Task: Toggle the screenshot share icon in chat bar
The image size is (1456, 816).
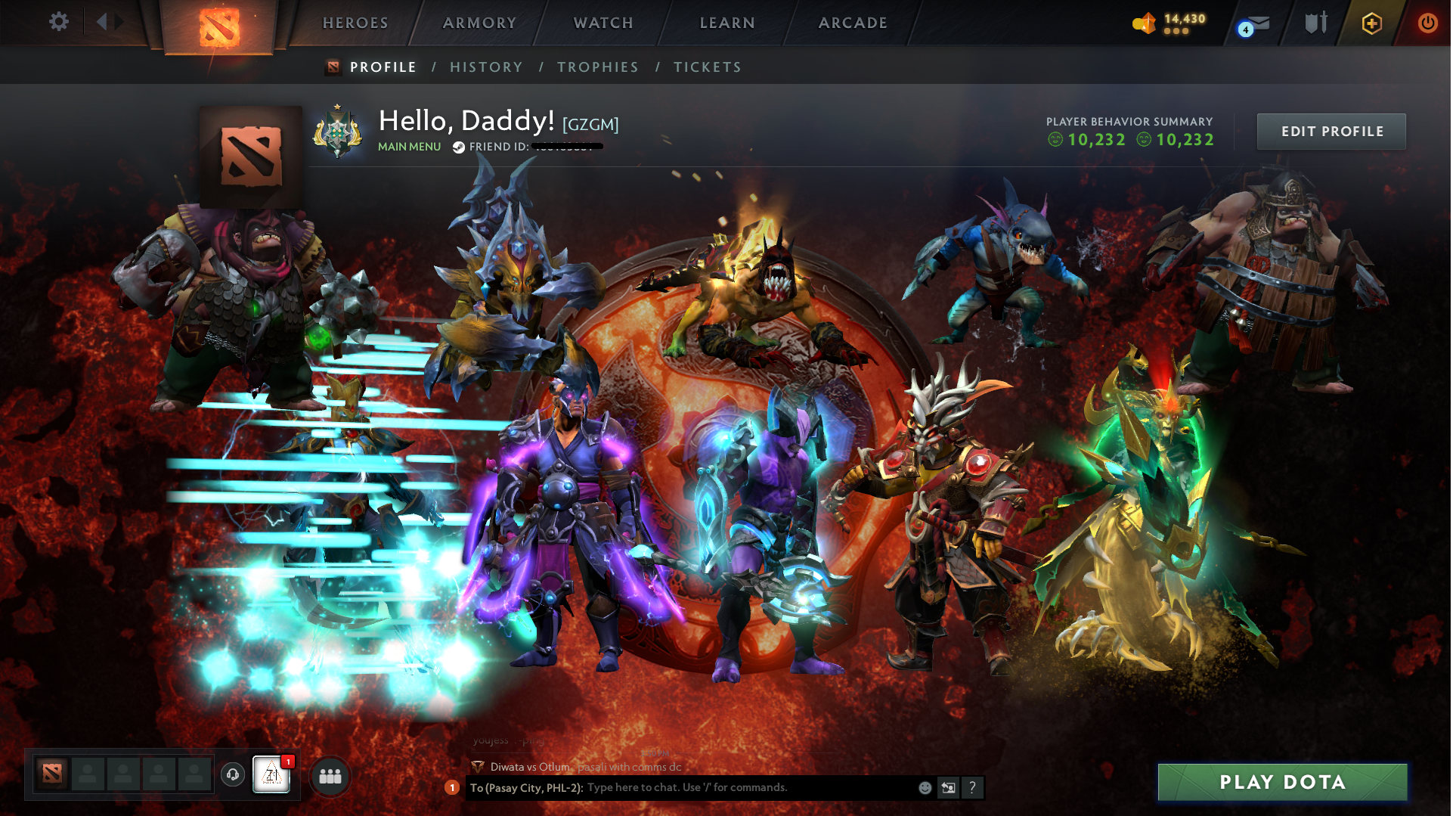Action: click(949, 787)
